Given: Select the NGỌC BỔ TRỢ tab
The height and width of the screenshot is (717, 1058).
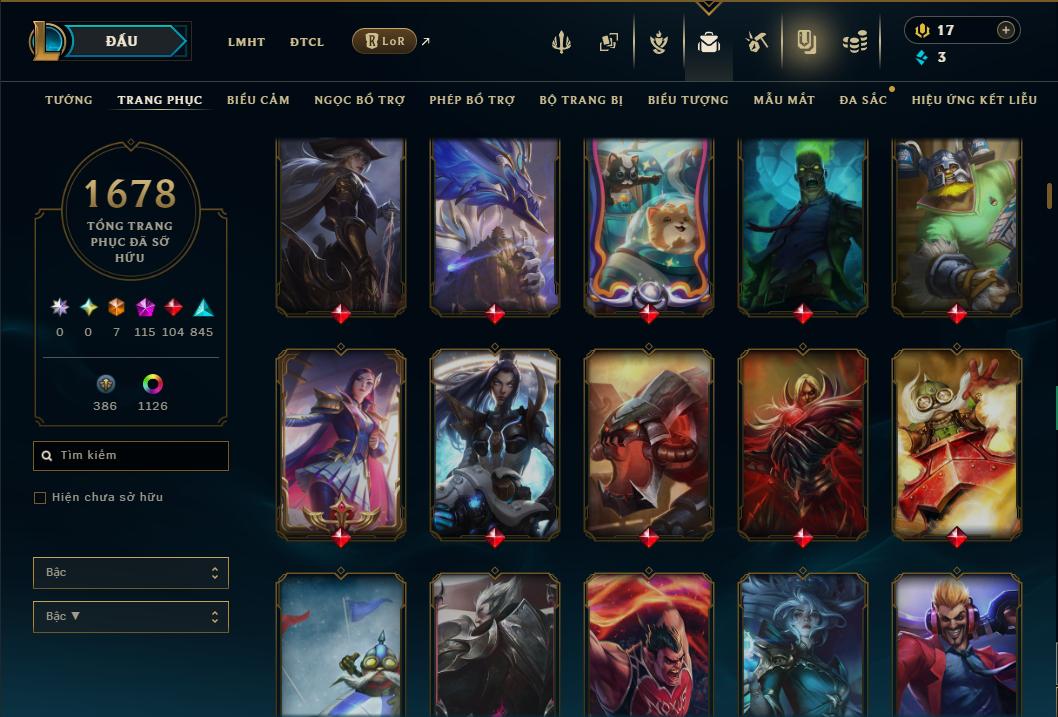Looking at the screenshot, I should (x=359, y=100).
